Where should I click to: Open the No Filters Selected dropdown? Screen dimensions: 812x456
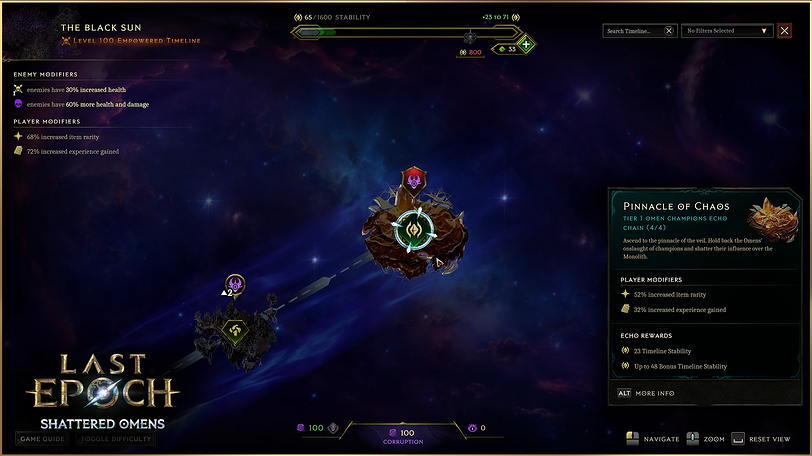click(x=727, y=31)
